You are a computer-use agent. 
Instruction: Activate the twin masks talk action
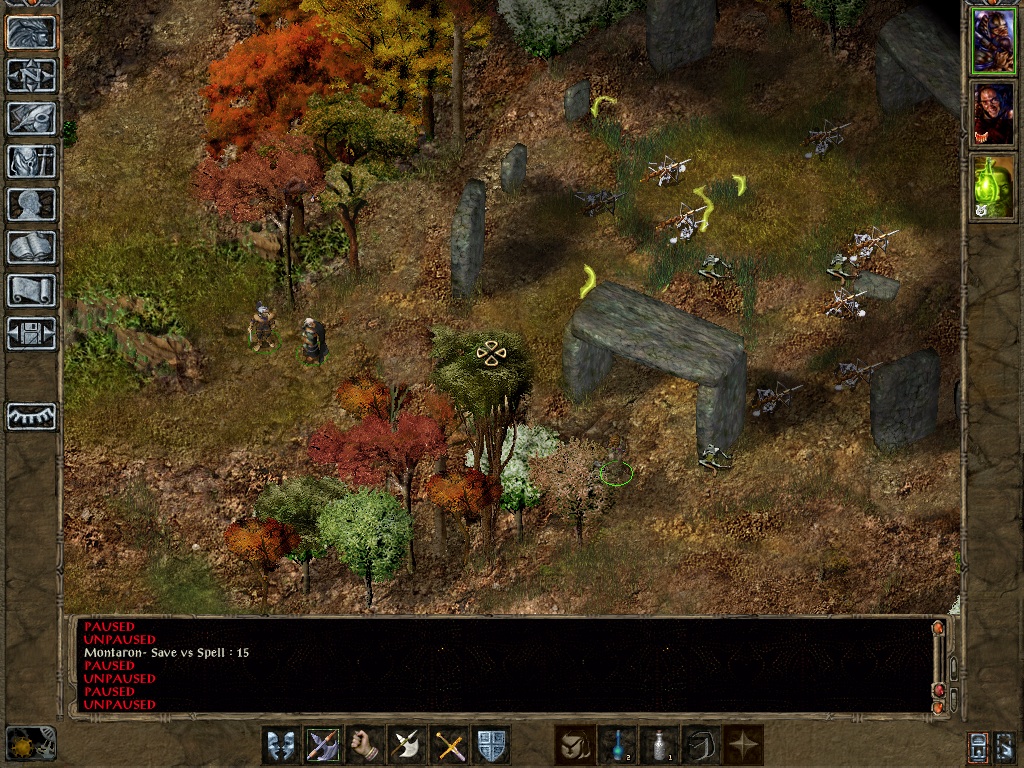point(281,746)
